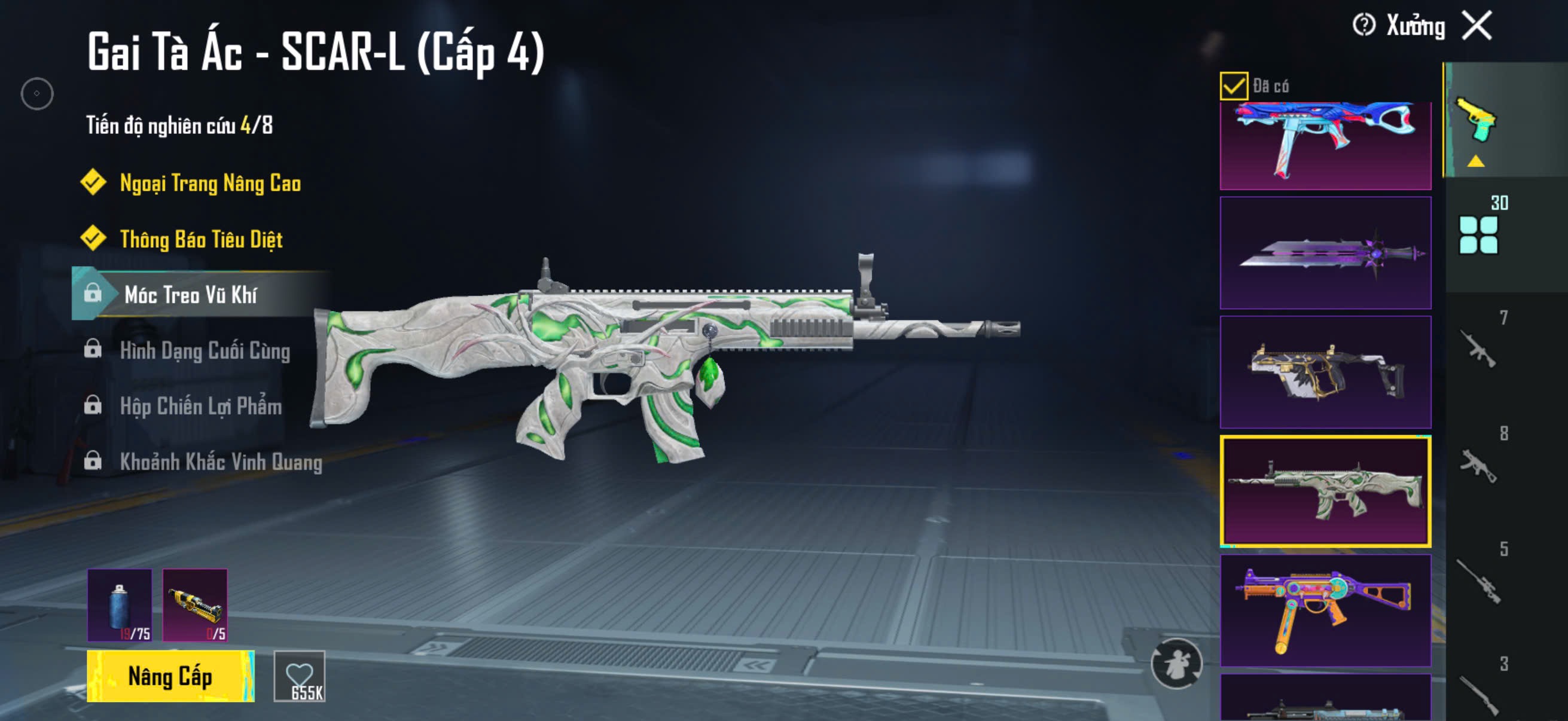Screen dimensions: 1568x721
Task: Select the yellow gun material slot
Action: point(195,605)
